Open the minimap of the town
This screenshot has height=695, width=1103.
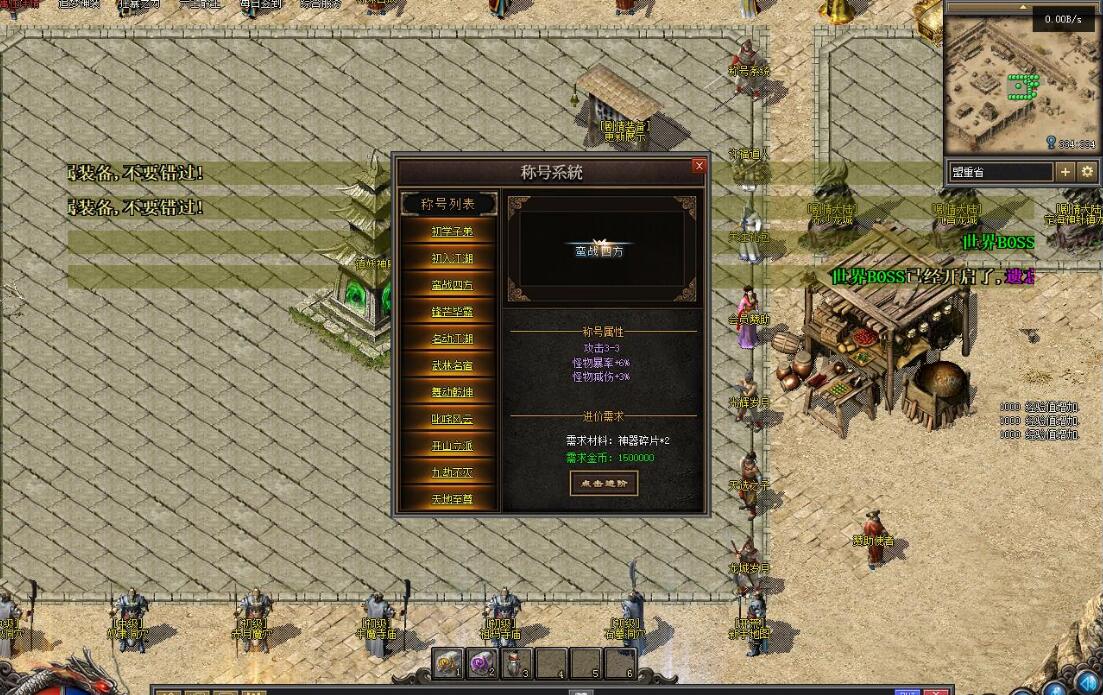click(x=1020, y=85)
